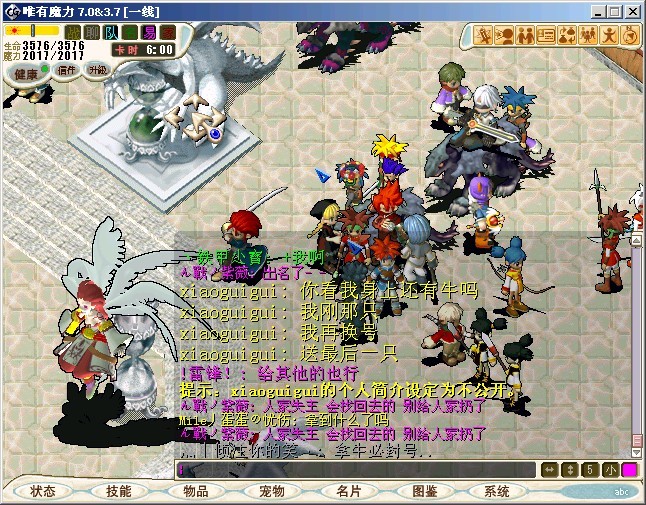Open the 物品 (Items) inventory menu
Screen dimensions: 646x505
click(196, 492)
